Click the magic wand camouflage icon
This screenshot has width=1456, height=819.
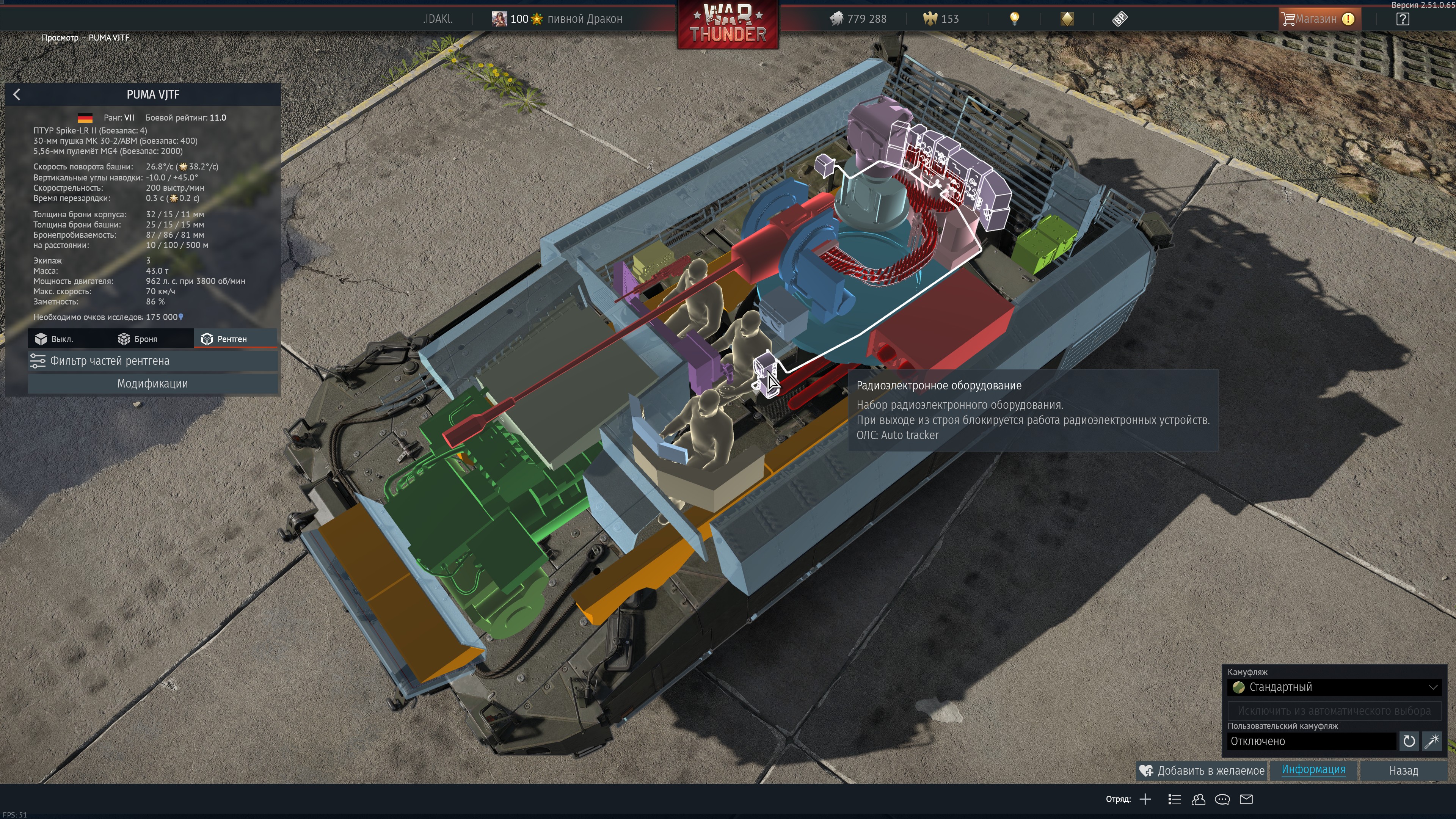tap(1432, 741)
